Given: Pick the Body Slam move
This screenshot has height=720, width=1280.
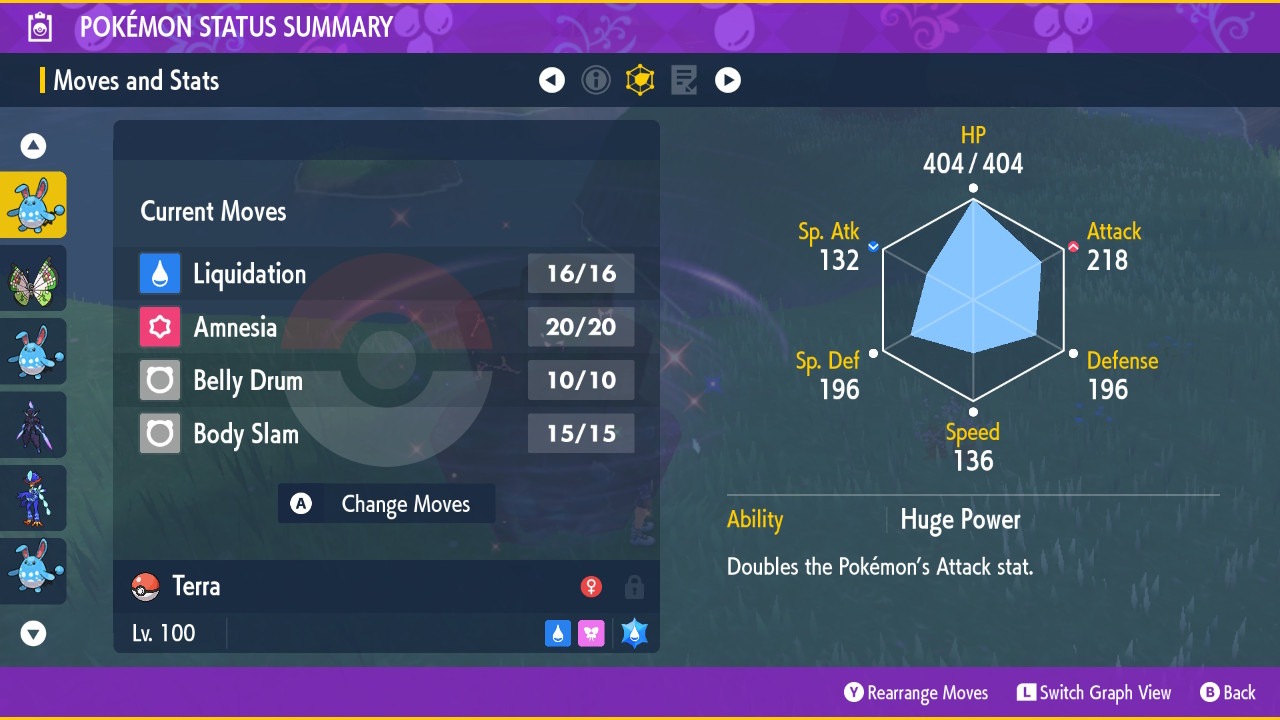Looking at the screenshot, I should pyautogui.click(x=386, y=434).
